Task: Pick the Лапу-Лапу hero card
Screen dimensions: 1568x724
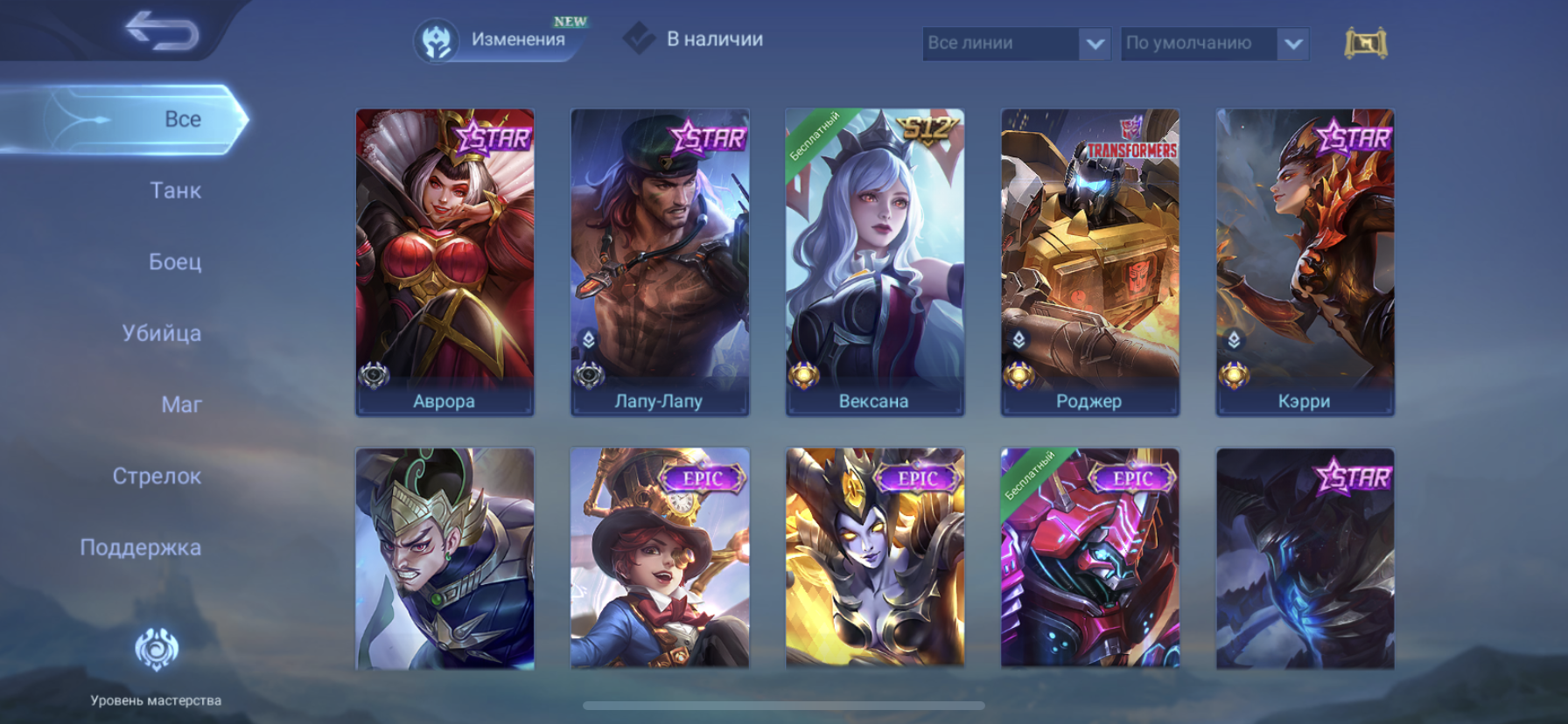Action: (660, 261)
